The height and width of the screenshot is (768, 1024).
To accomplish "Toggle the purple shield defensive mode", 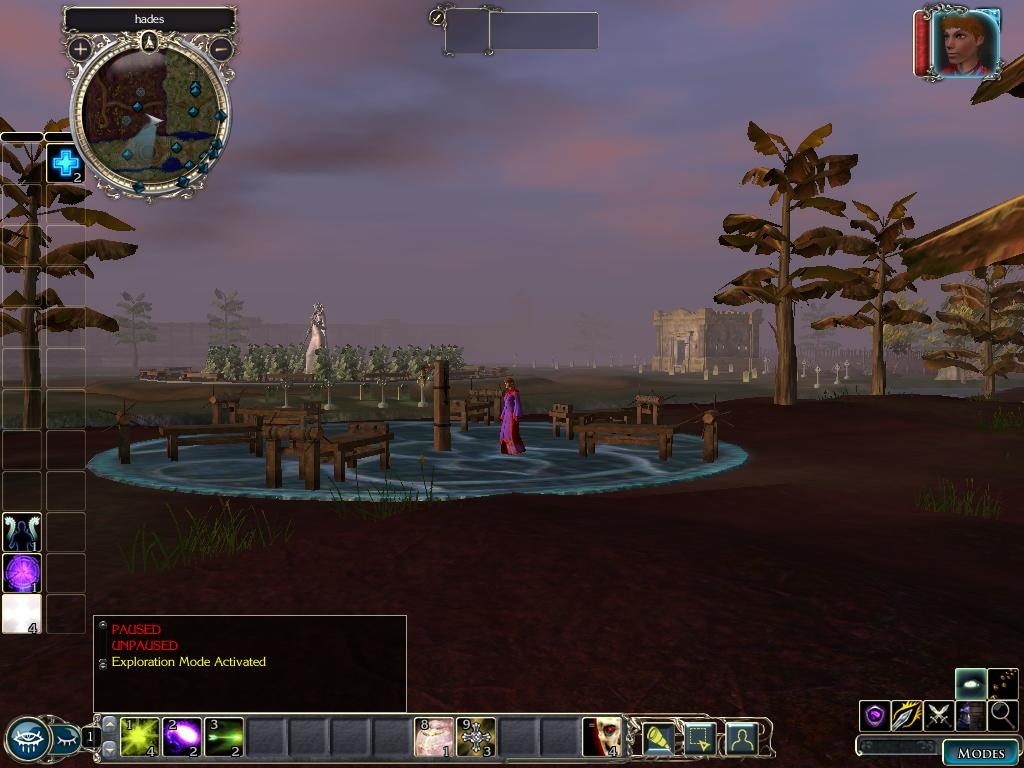I will pos(875,715).
